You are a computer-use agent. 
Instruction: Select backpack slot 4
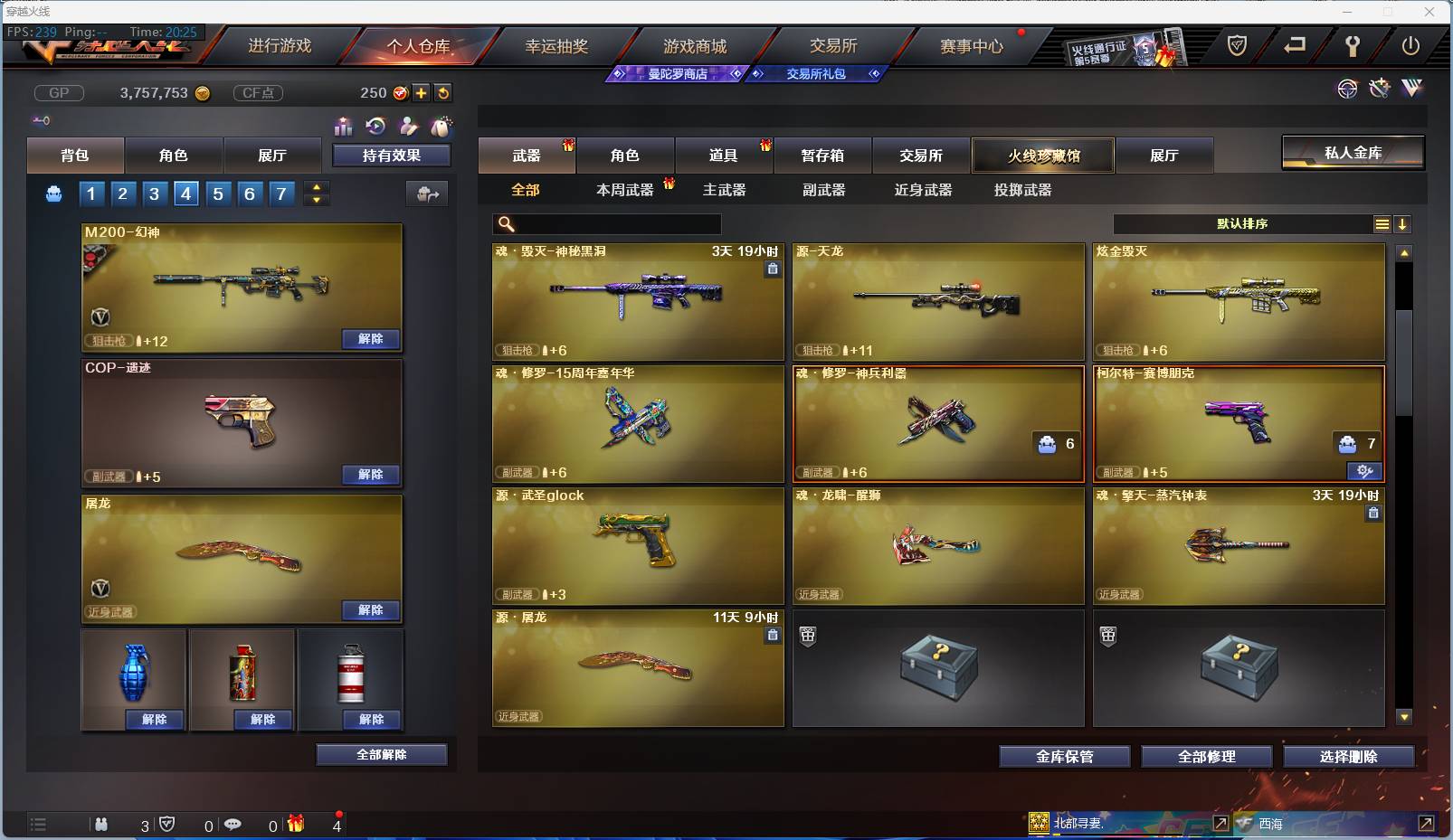[x=185, y=193]
